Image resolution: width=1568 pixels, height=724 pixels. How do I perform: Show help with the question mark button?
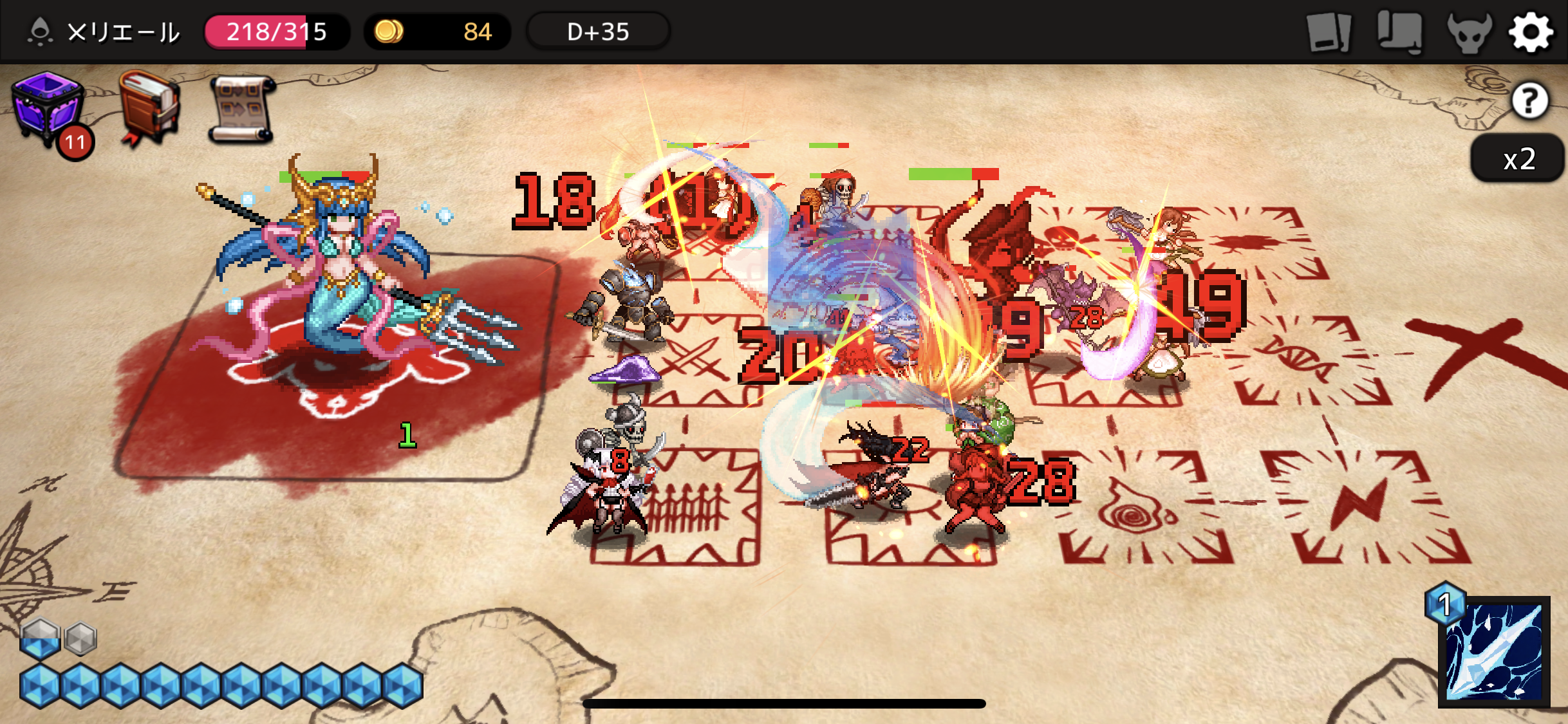tap(1529, 100)
